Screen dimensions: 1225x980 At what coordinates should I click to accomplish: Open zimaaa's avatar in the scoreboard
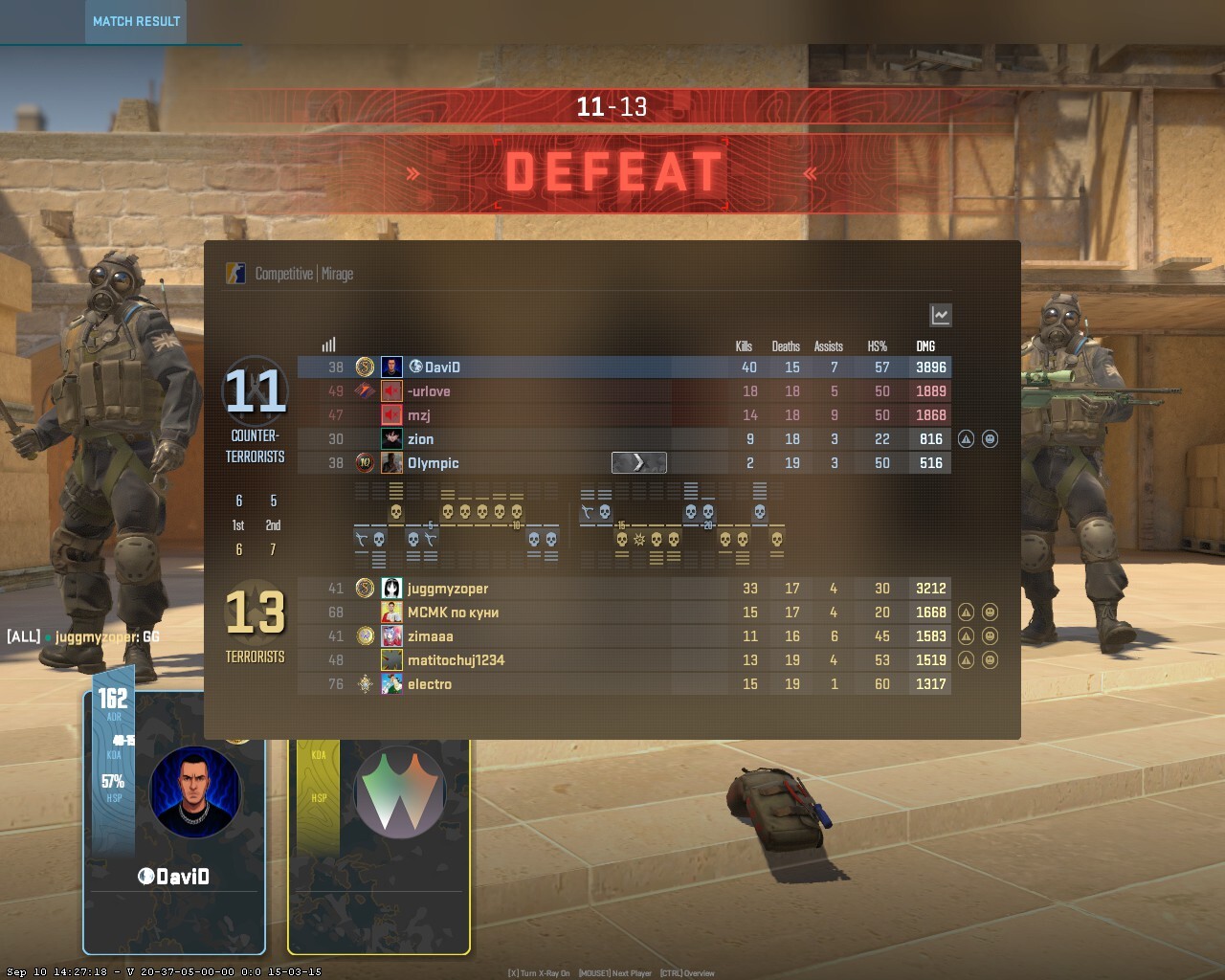point(391,636)
